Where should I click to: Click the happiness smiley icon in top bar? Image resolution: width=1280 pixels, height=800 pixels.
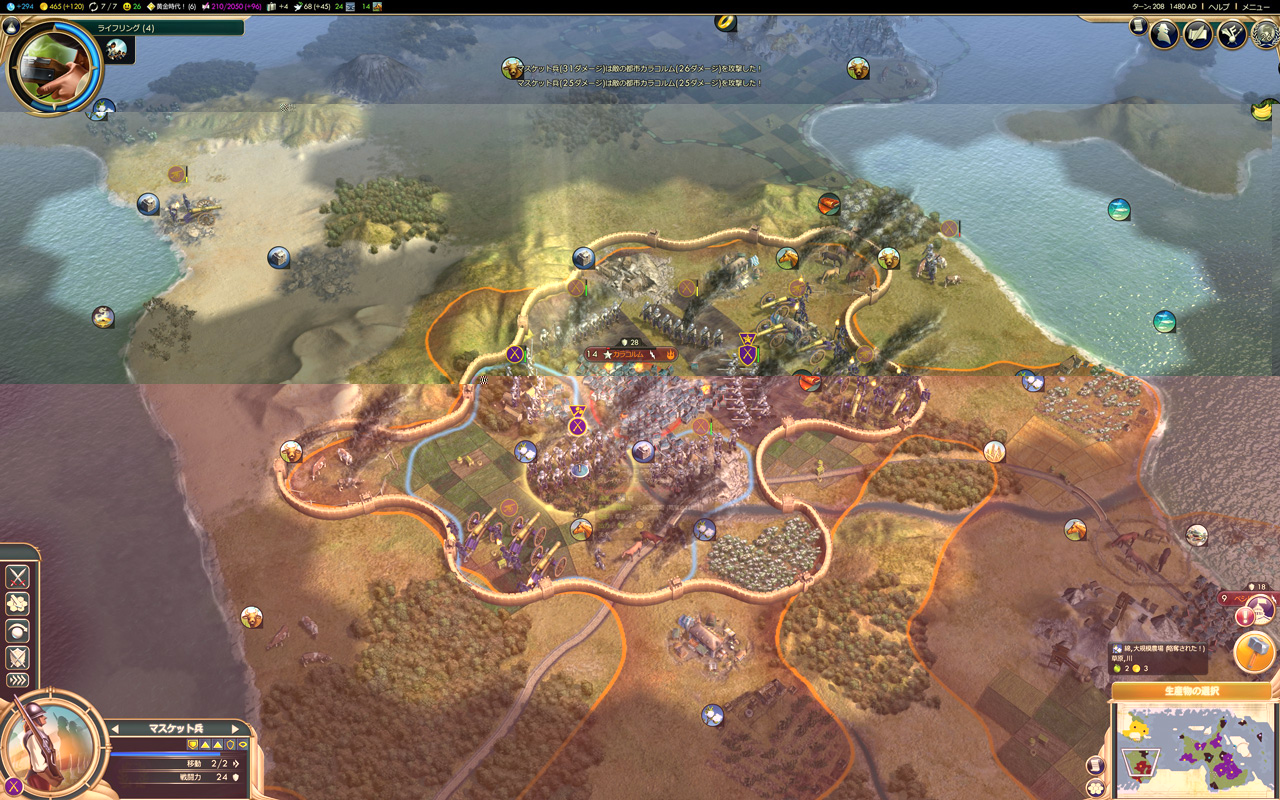click(127, 8)
